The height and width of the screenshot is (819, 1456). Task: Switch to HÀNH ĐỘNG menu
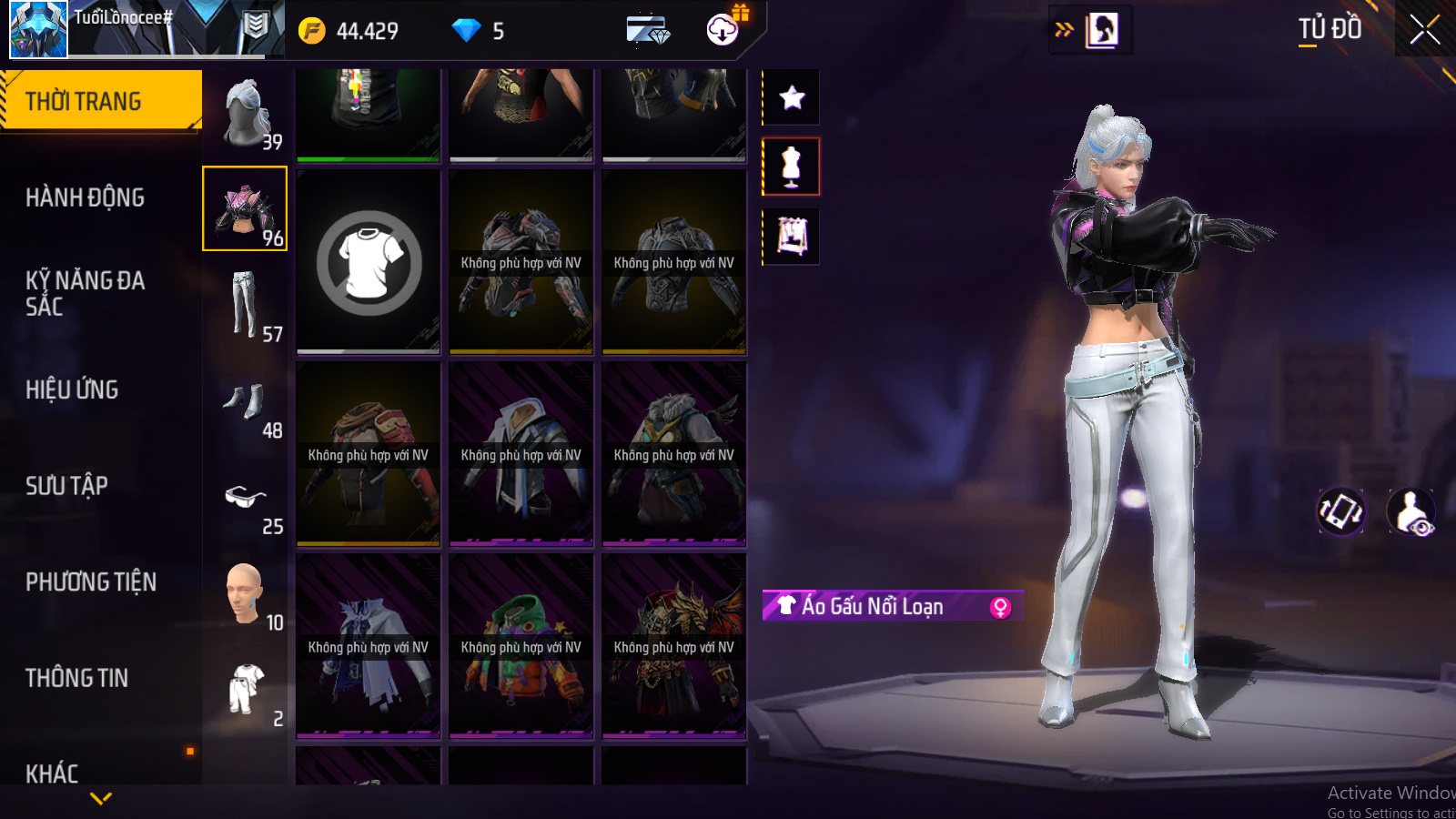click(86, 197)
